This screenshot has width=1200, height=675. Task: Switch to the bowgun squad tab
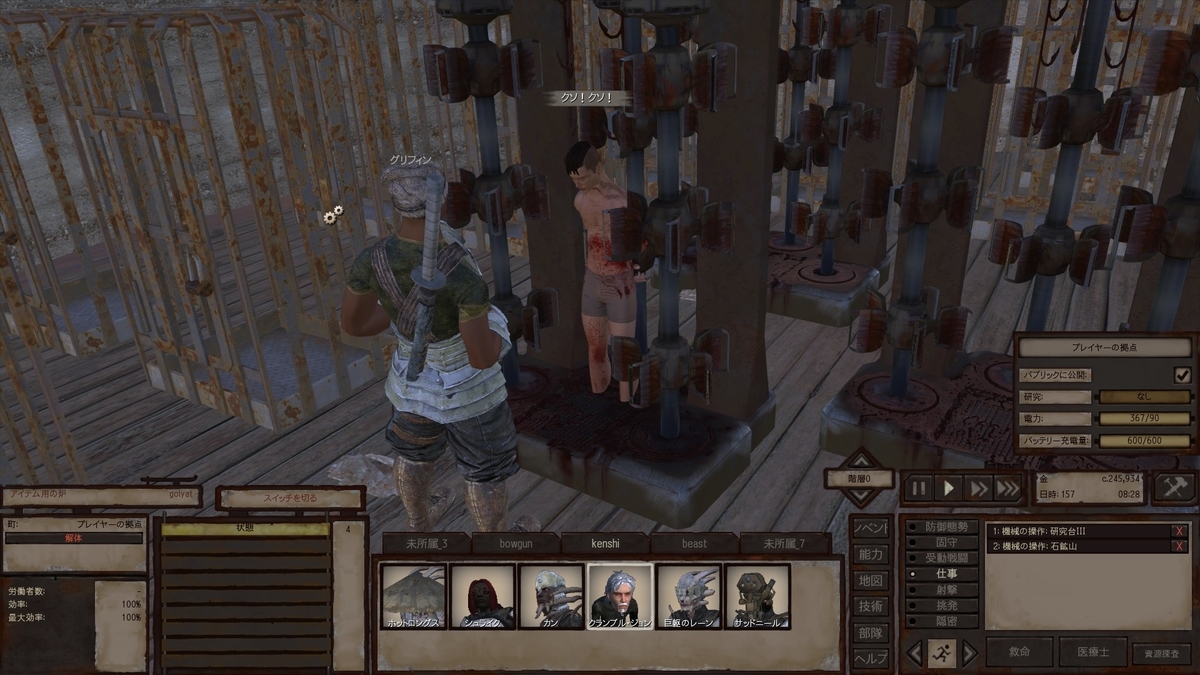(516, 543)
